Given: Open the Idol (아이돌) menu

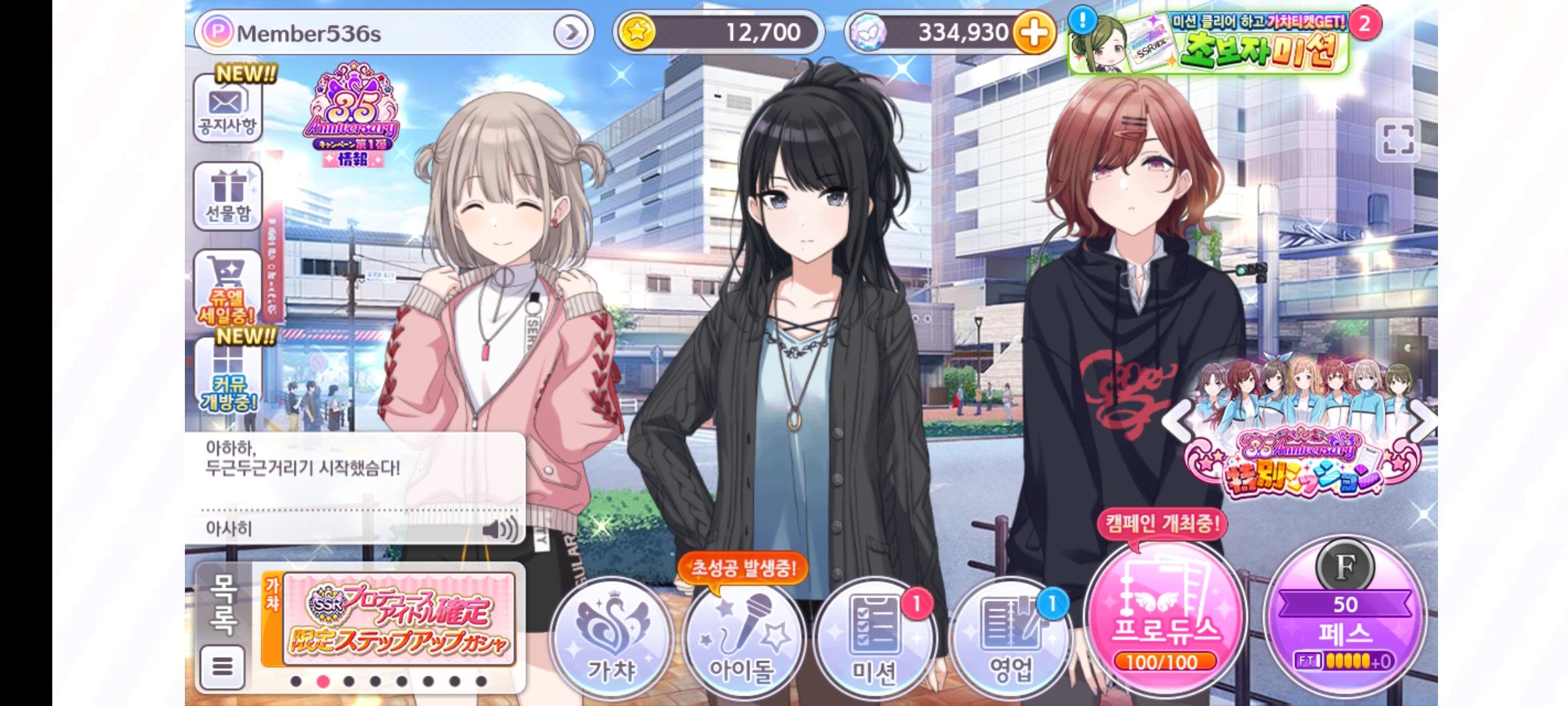Looking at the screenshot, I should (742, 637).
